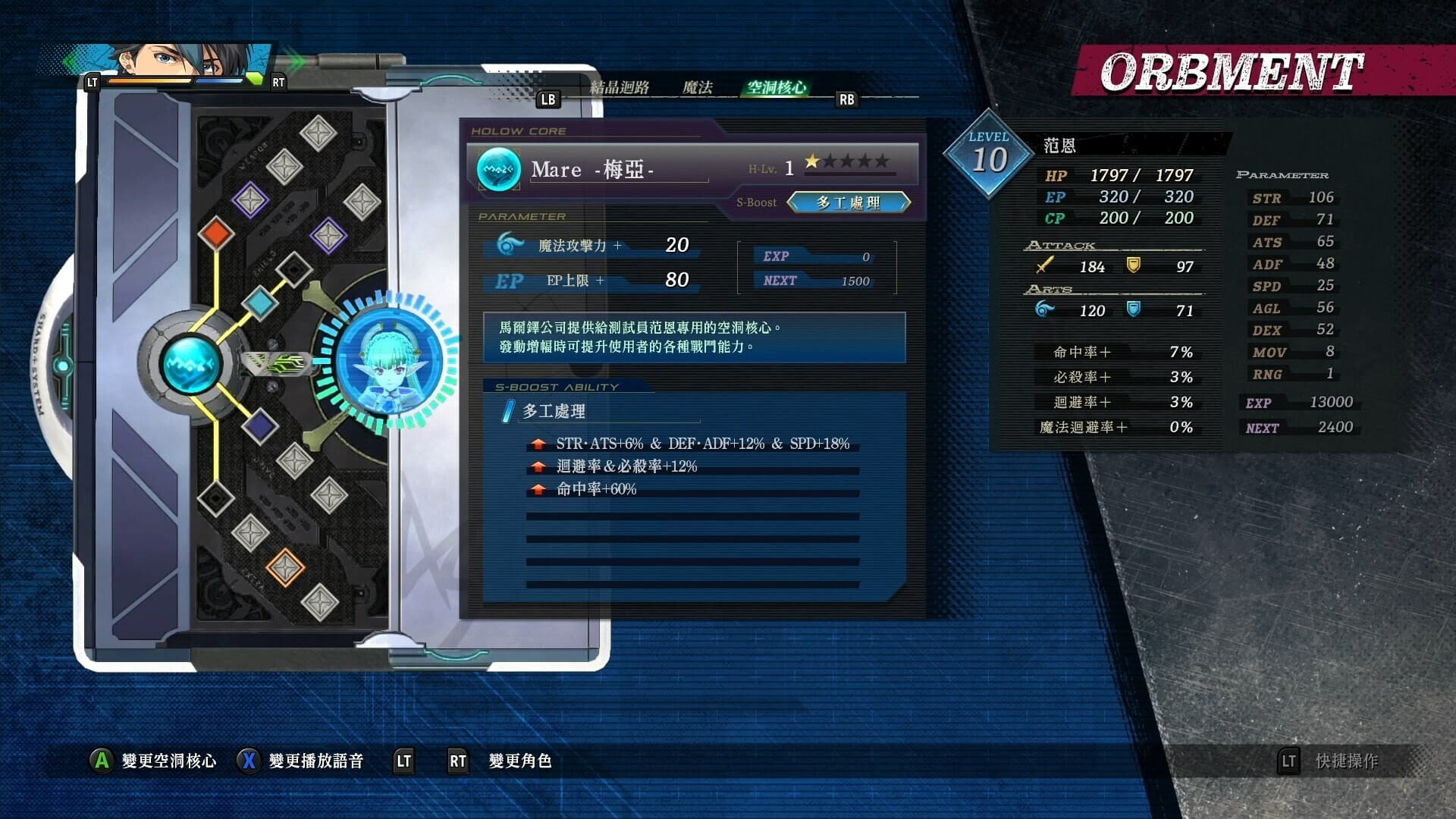
Task: Switch to the 魔法 tab
Action: point(698,86)
